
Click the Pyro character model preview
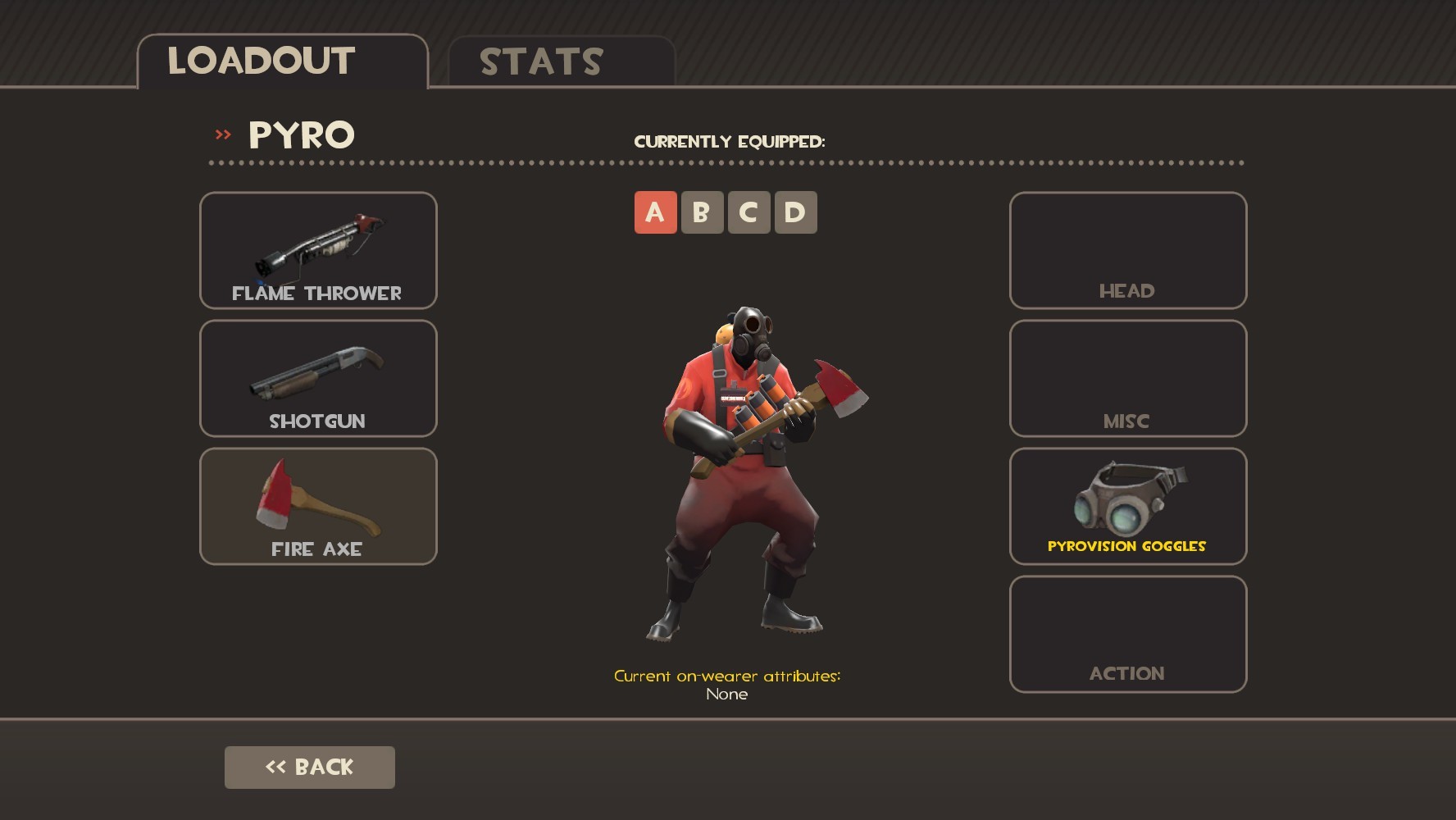point(738,467)
